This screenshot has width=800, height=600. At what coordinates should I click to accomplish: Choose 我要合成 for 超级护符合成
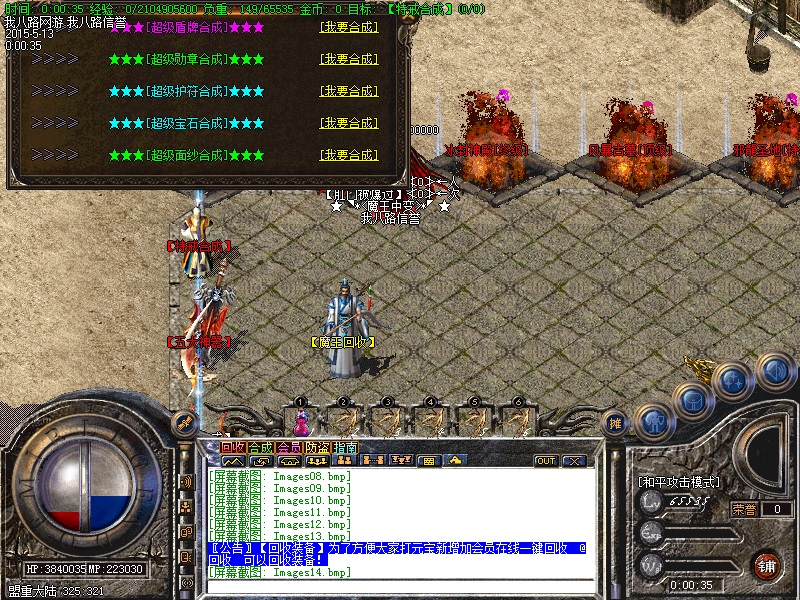pos(349,92)
